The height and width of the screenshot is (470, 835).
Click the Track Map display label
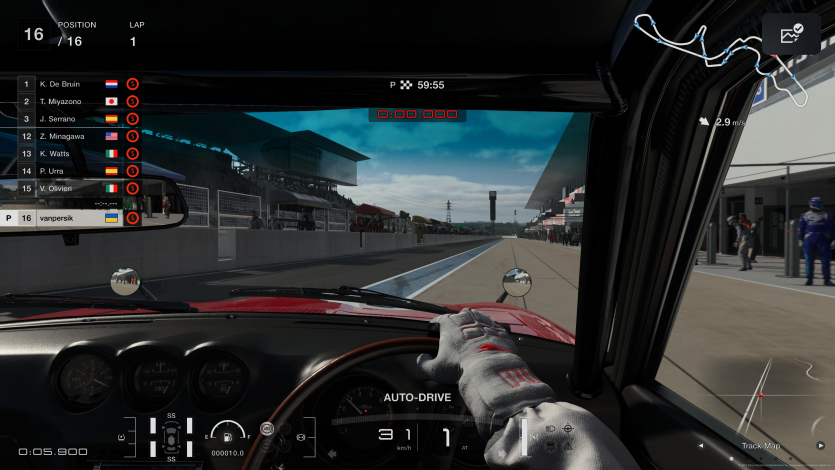[760, 446]
